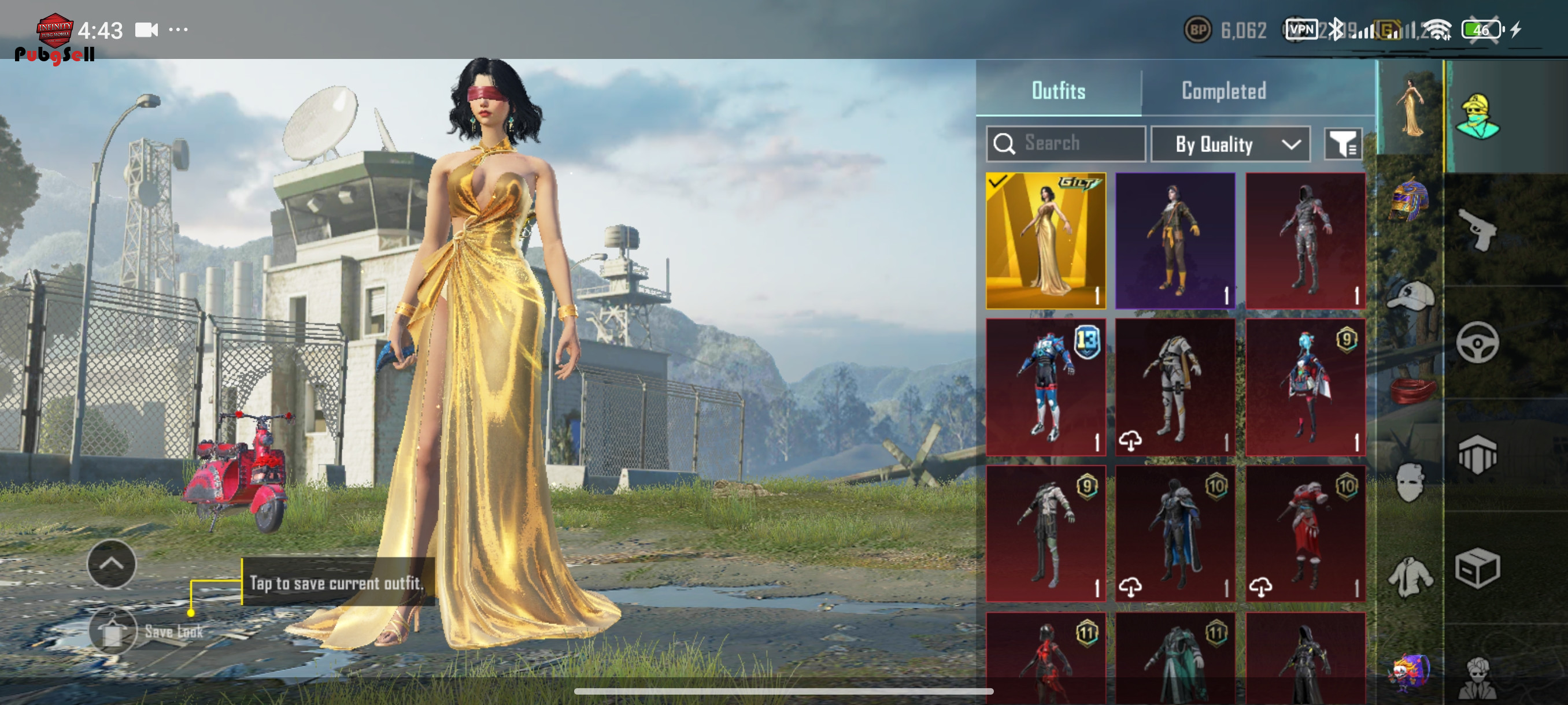Switch to the Outfits tab
Screen dimensions: 1568x705
click(x=1058, y=91)
